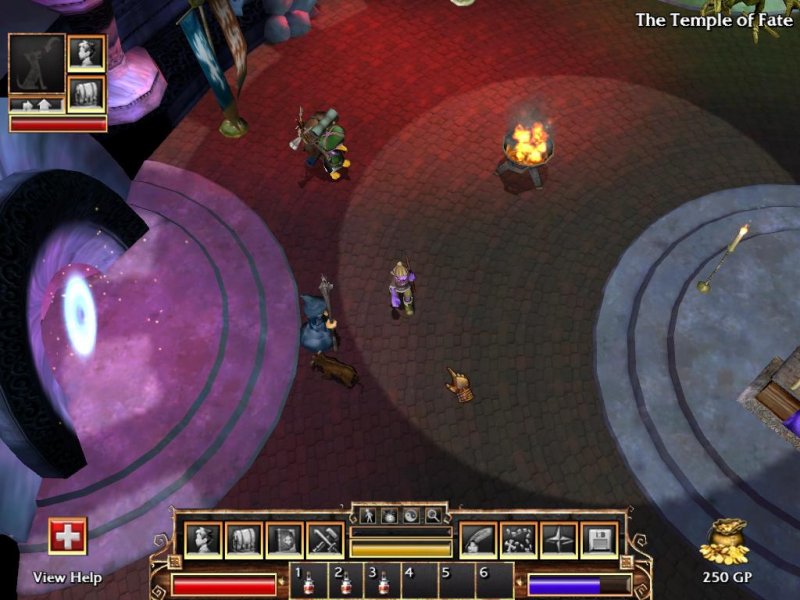Use the potion in hotbar slot 3
Image resolution: width=800 pixels, height=600 pixels.
[x=383, y=582]
